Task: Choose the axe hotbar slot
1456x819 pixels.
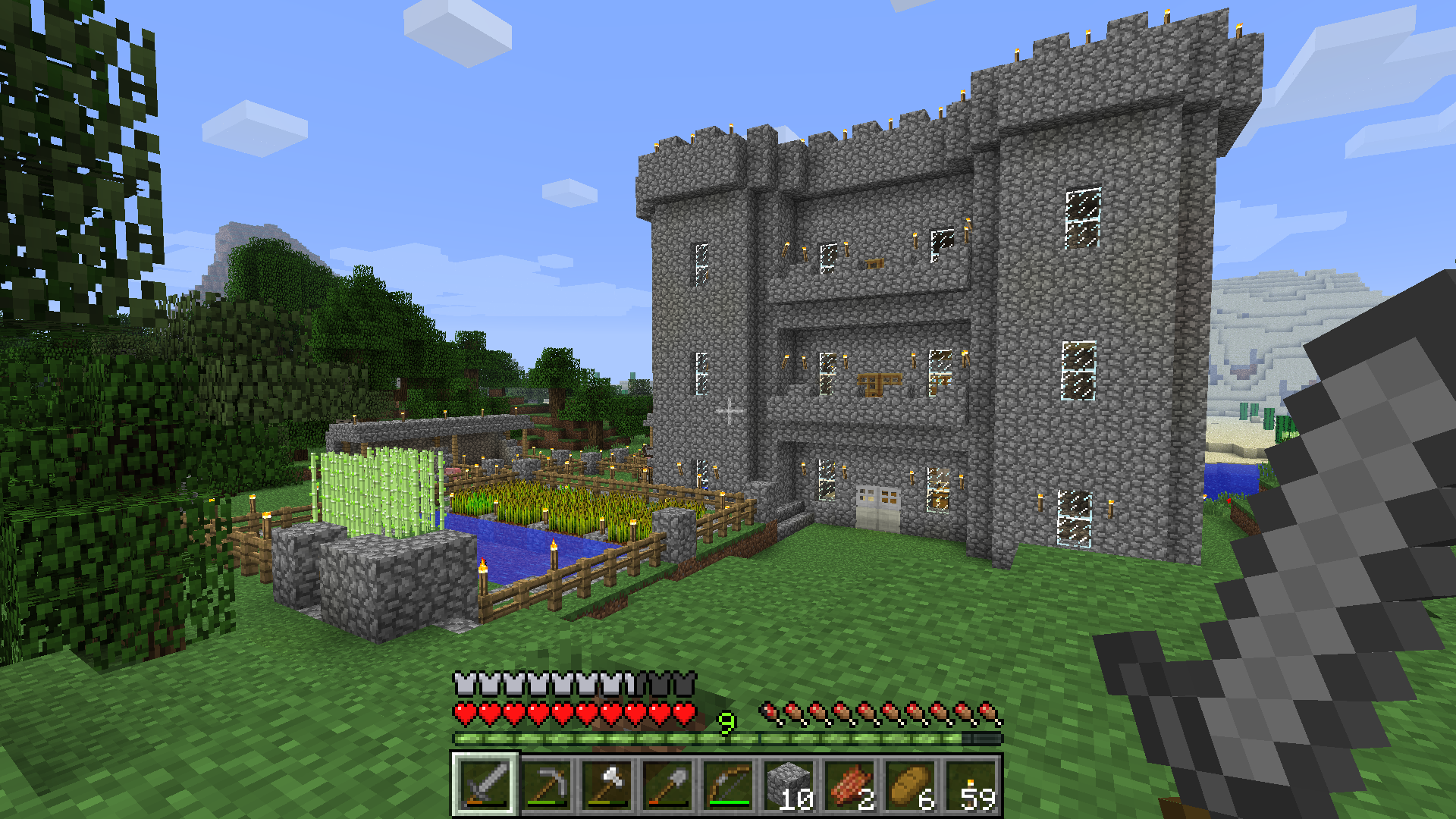Action: point(607,784)
